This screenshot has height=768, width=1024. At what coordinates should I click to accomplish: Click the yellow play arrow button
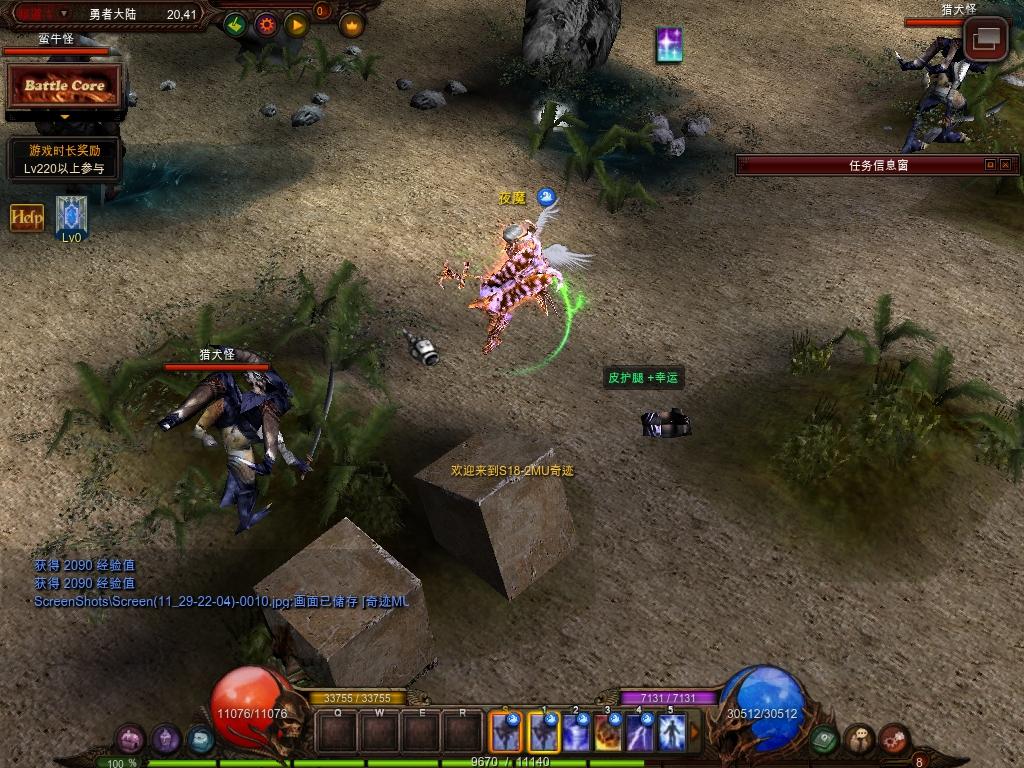[x=296, y=25]
